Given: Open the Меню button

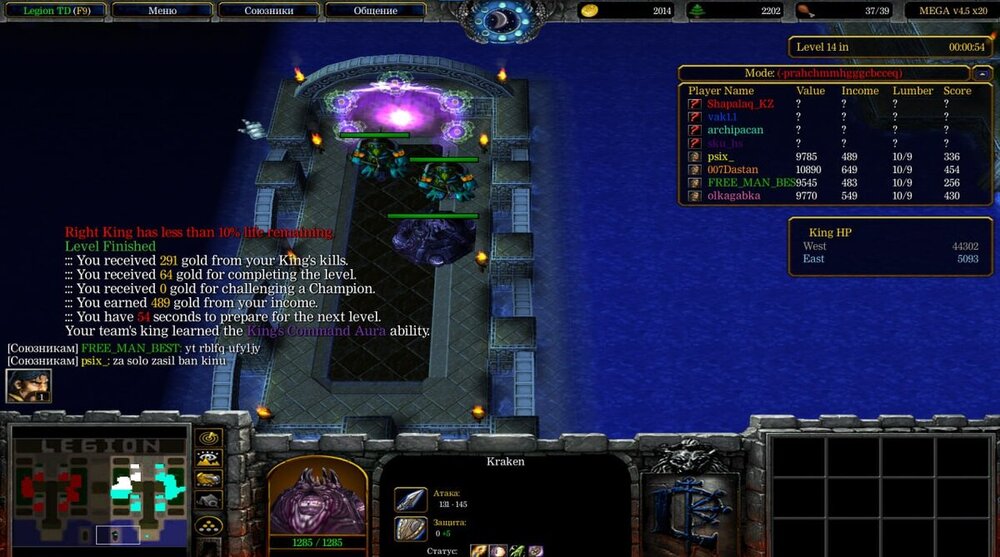Looking at the screenshot, I should (x=163, y=11).
